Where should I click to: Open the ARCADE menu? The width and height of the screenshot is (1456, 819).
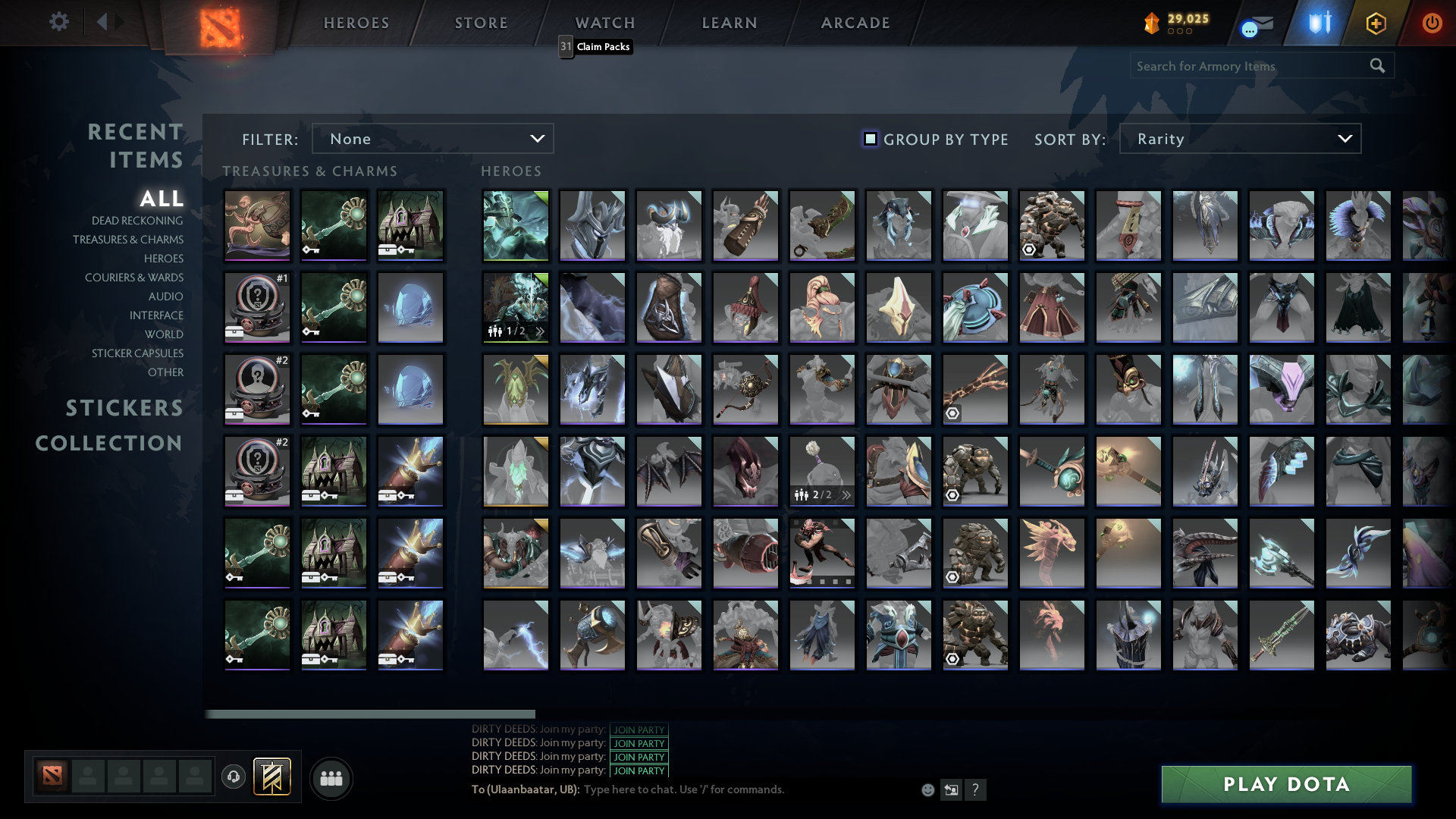coord(854,23)
